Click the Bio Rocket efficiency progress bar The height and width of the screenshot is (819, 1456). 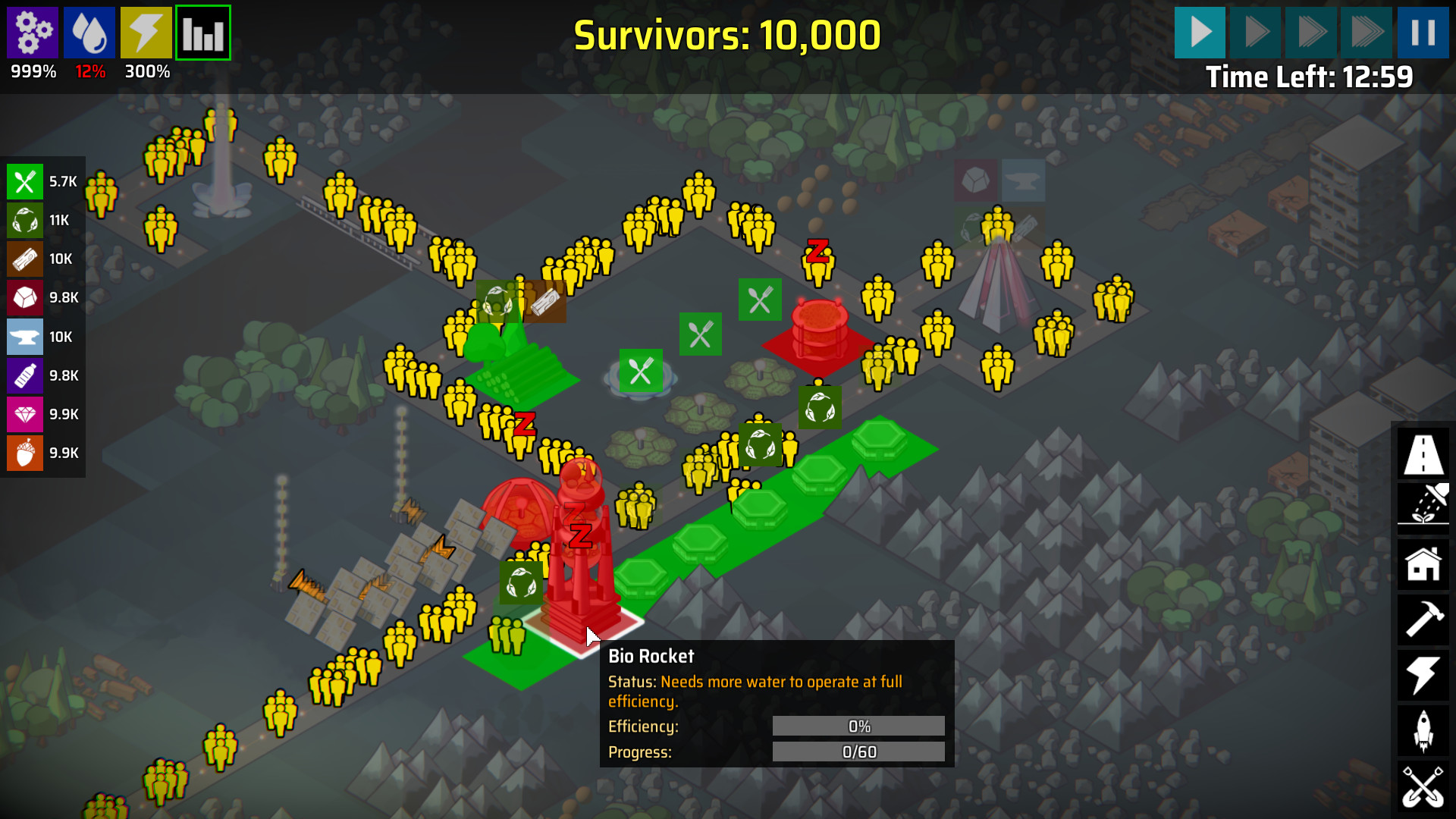858,726
